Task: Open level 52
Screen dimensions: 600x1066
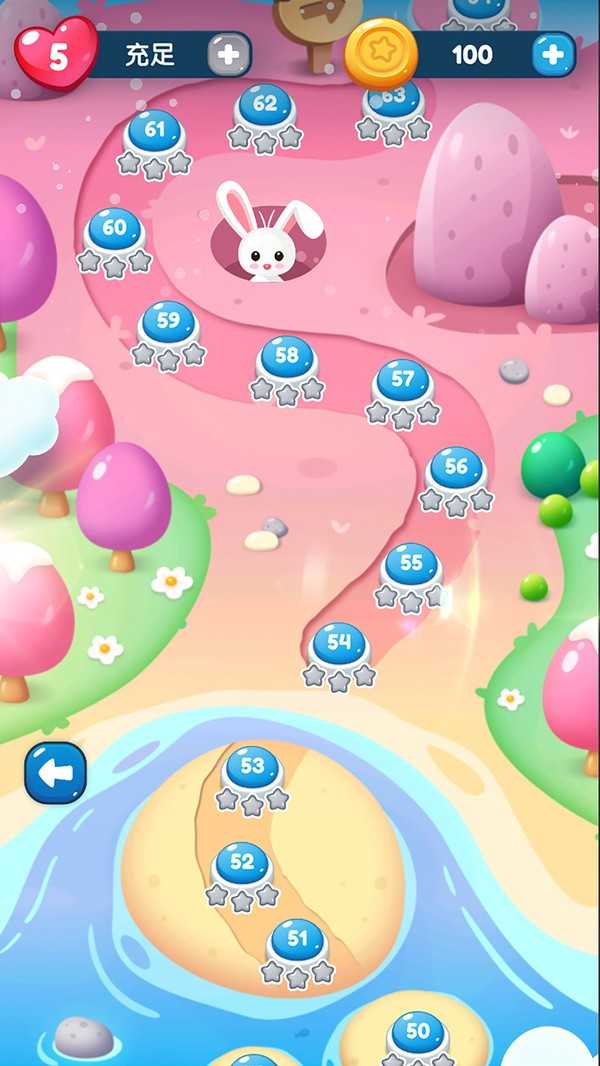Action: coord(242,864)
